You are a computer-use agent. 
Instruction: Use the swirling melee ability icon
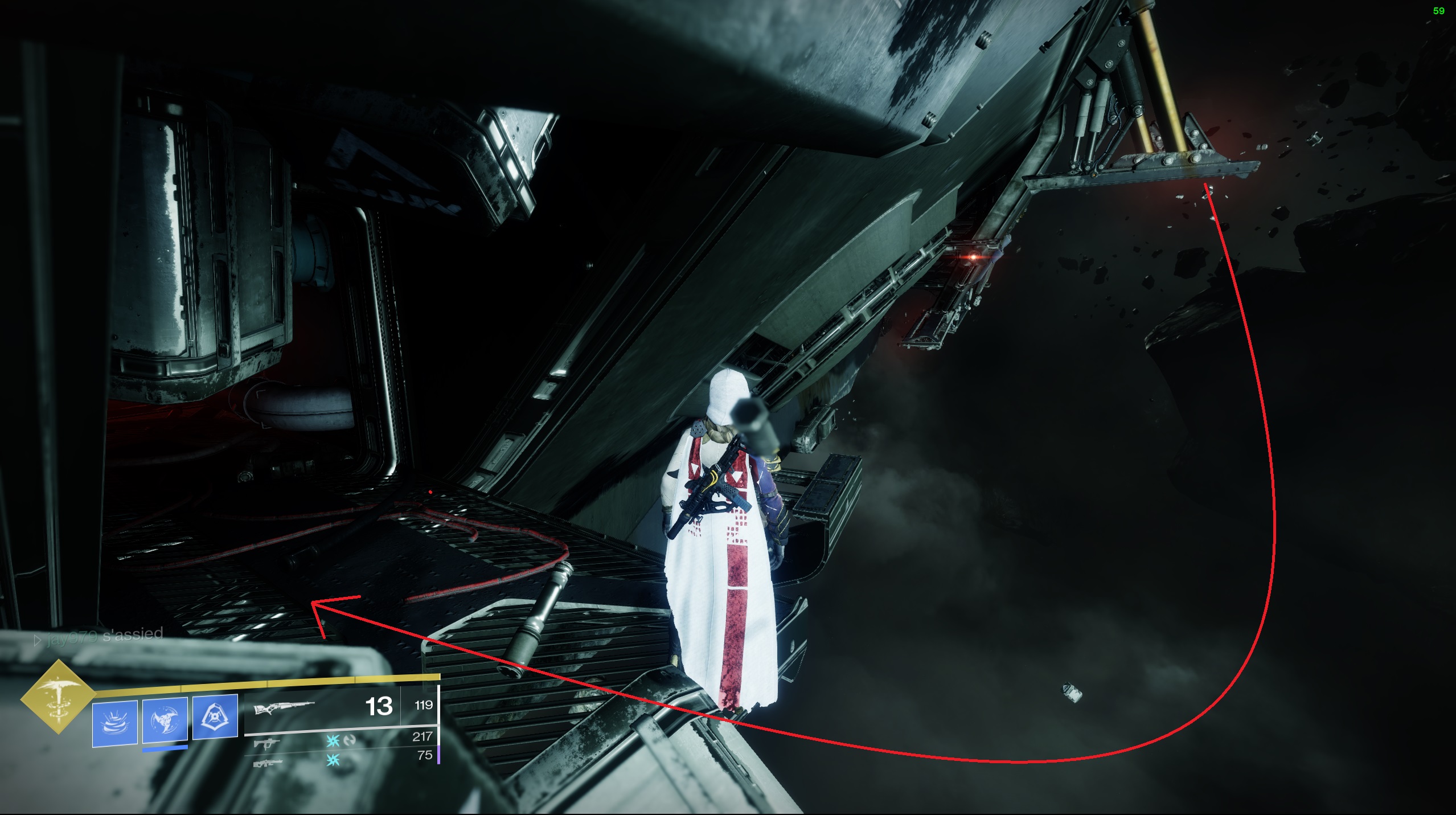[165, 720]
